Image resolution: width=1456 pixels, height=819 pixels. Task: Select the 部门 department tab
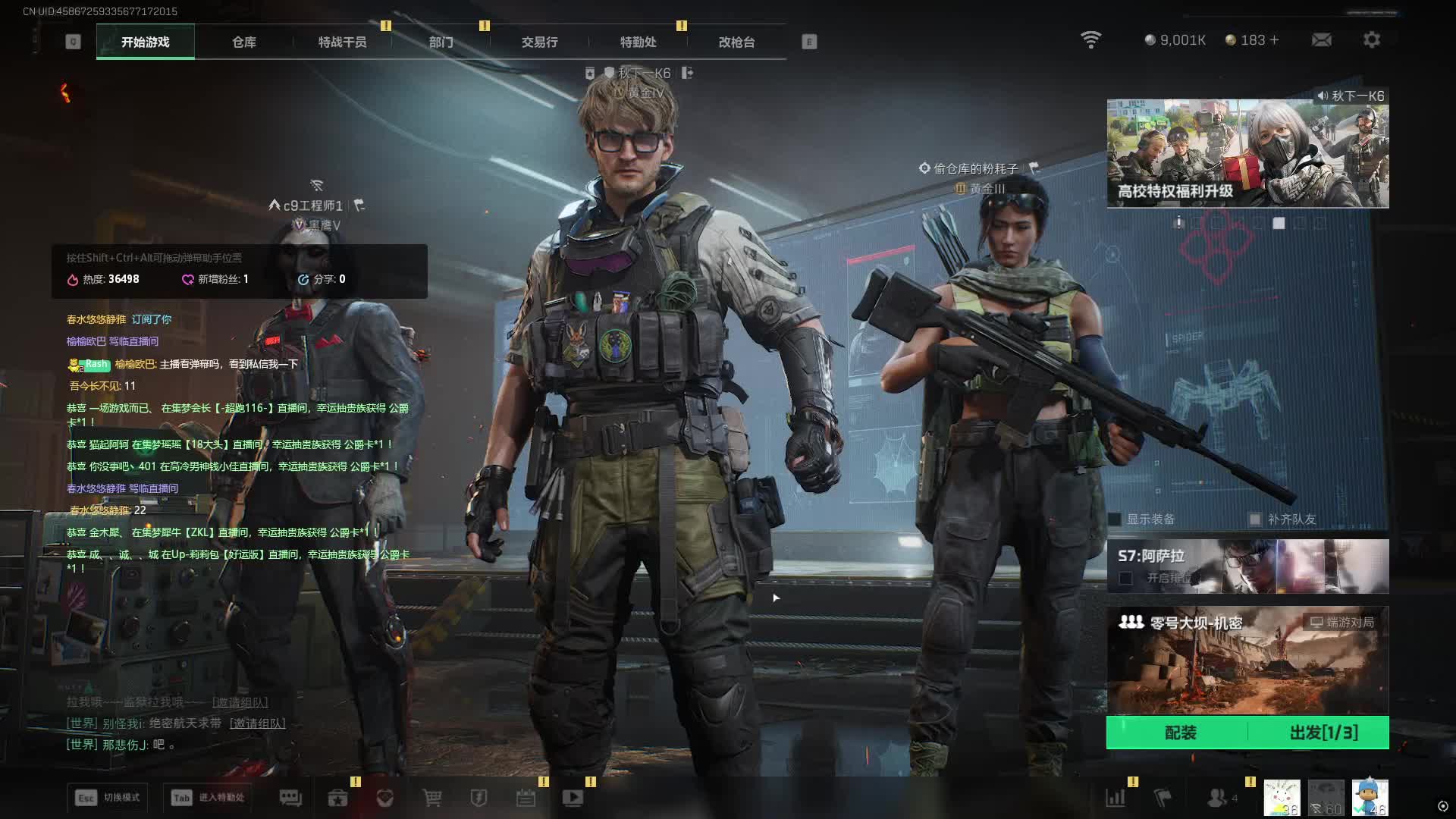[x=441, y=42]
